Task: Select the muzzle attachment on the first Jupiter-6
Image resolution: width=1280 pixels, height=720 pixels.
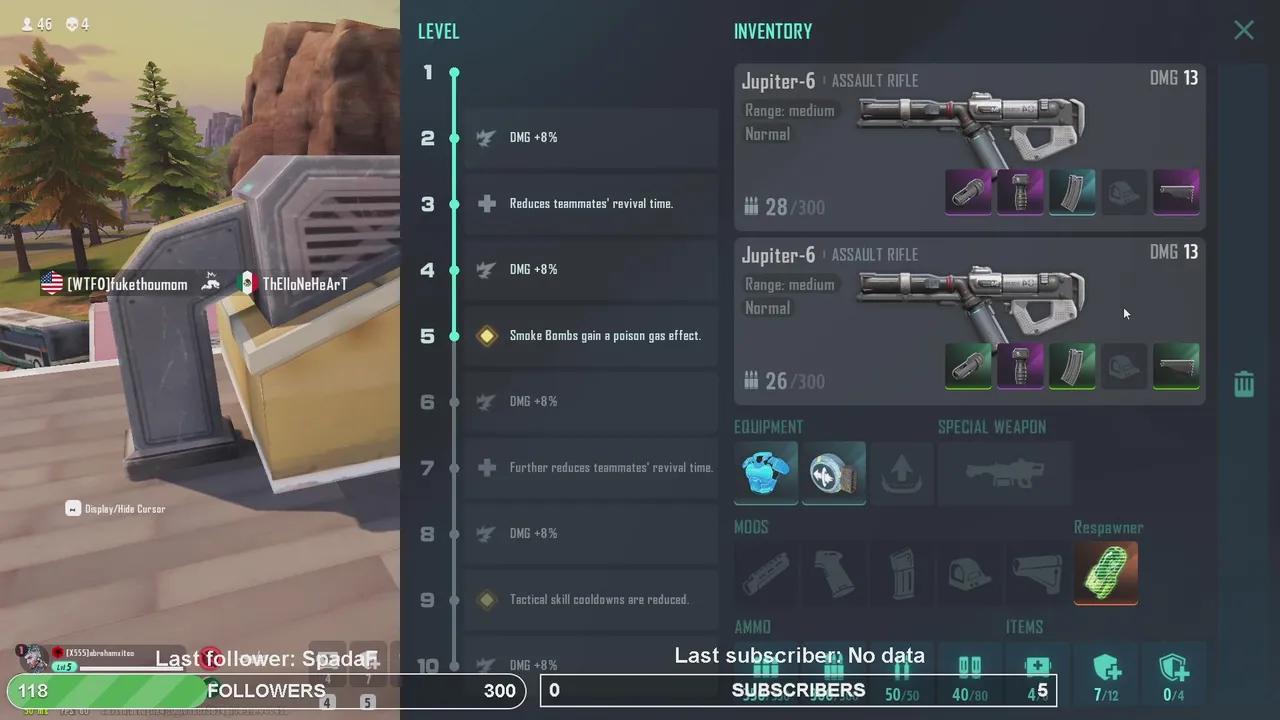Action: pos(968,192)
